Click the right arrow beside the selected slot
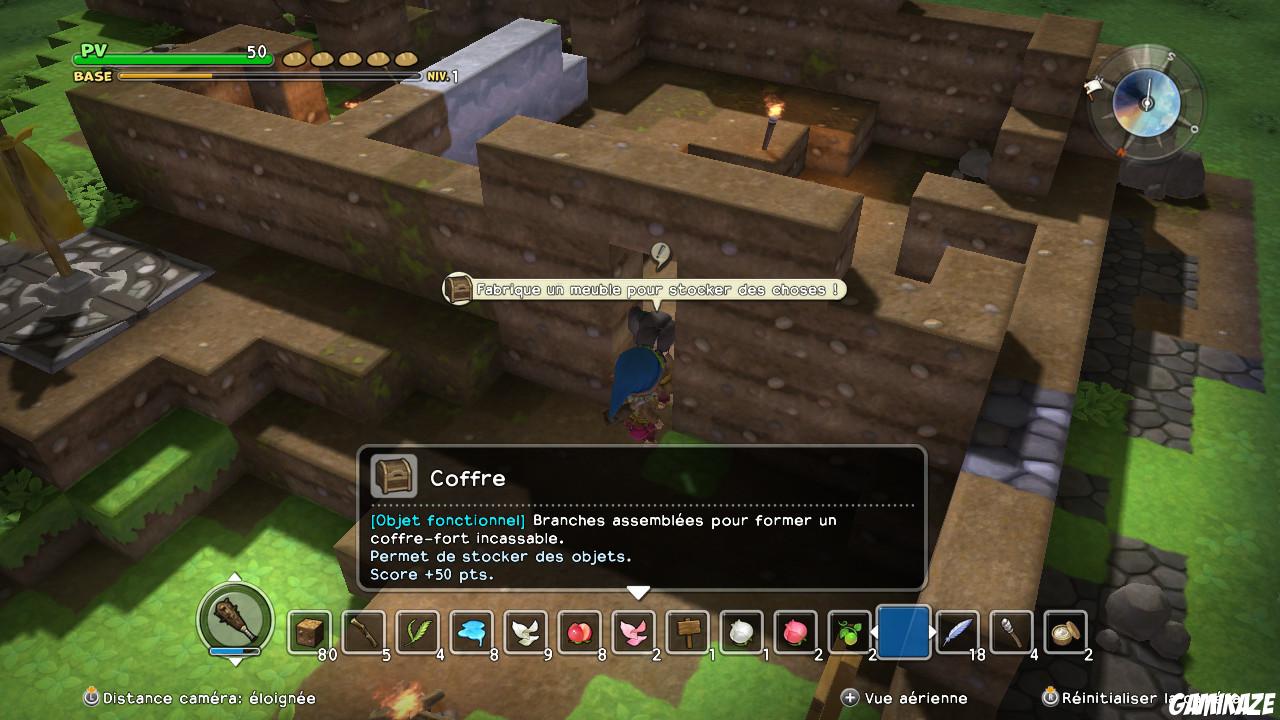 tap(932, 631)
